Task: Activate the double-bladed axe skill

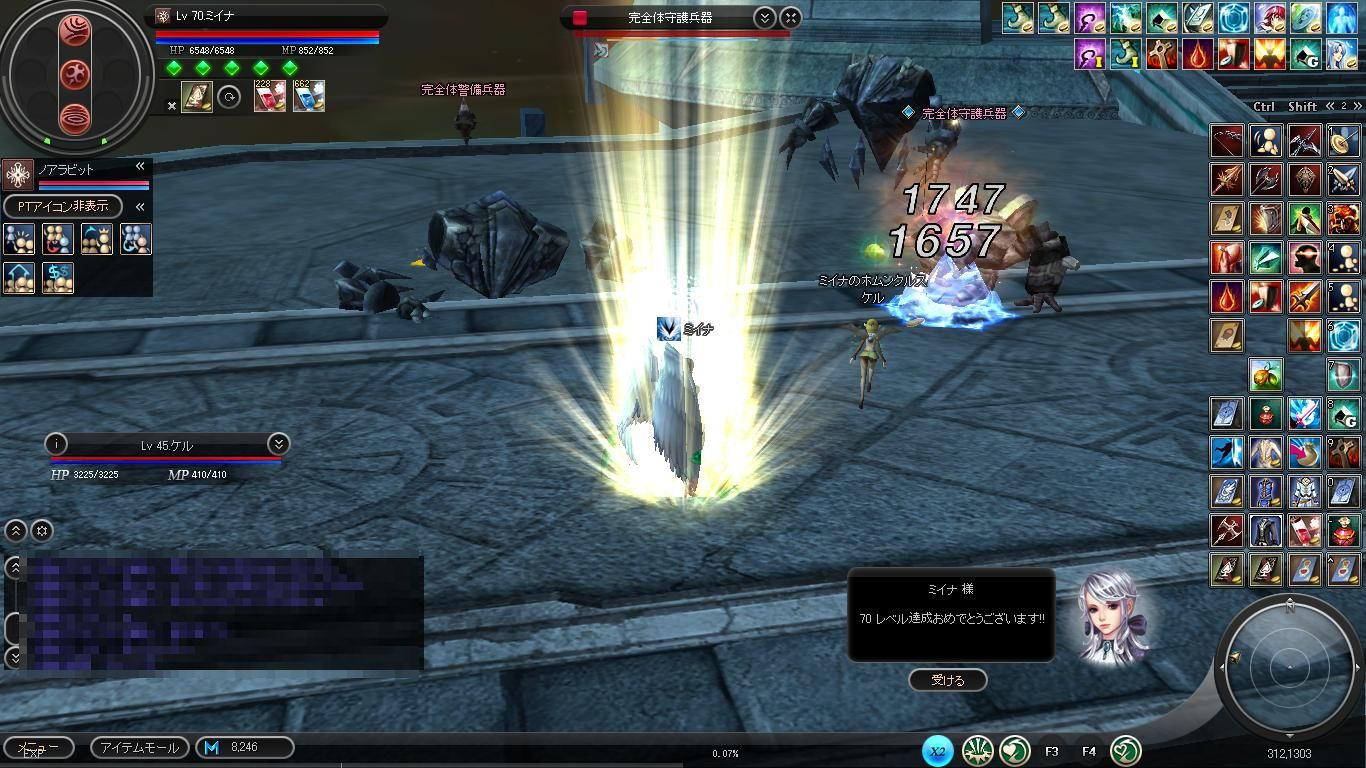Action: pyautogui.click(x=1266, y=180)
